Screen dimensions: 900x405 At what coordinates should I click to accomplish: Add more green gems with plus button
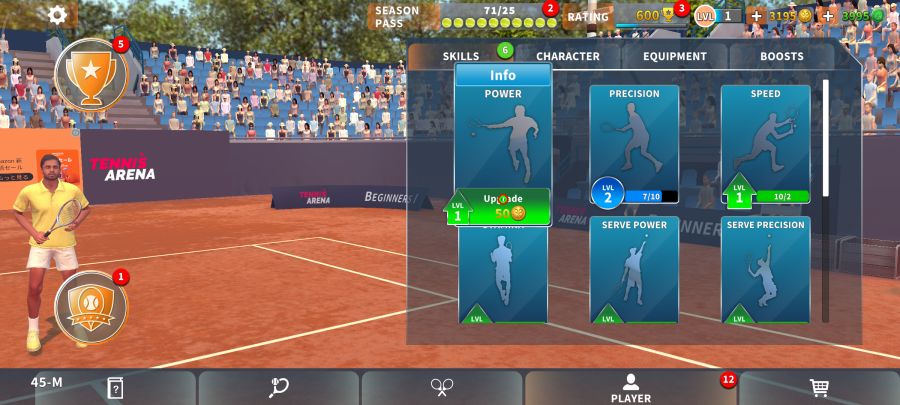click(x=828, y=16)
